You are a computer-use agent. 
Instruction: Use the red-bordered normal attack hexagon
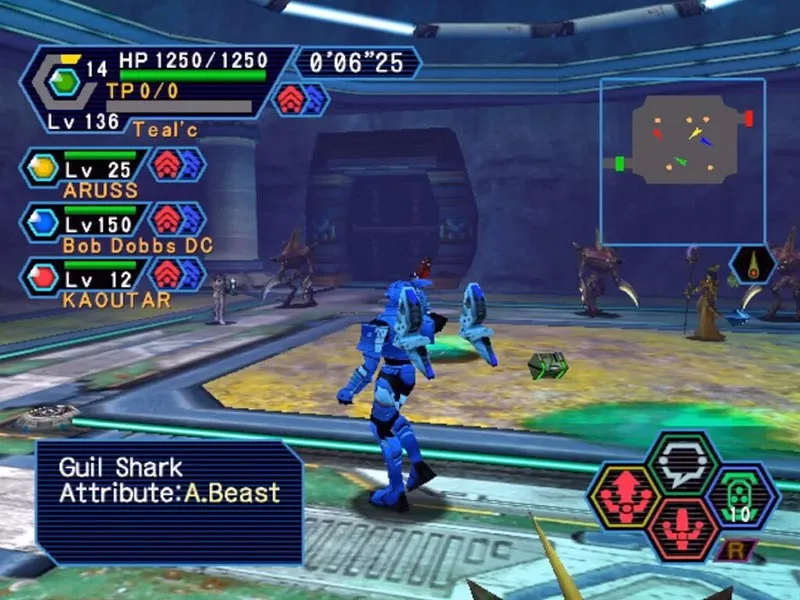683,528
